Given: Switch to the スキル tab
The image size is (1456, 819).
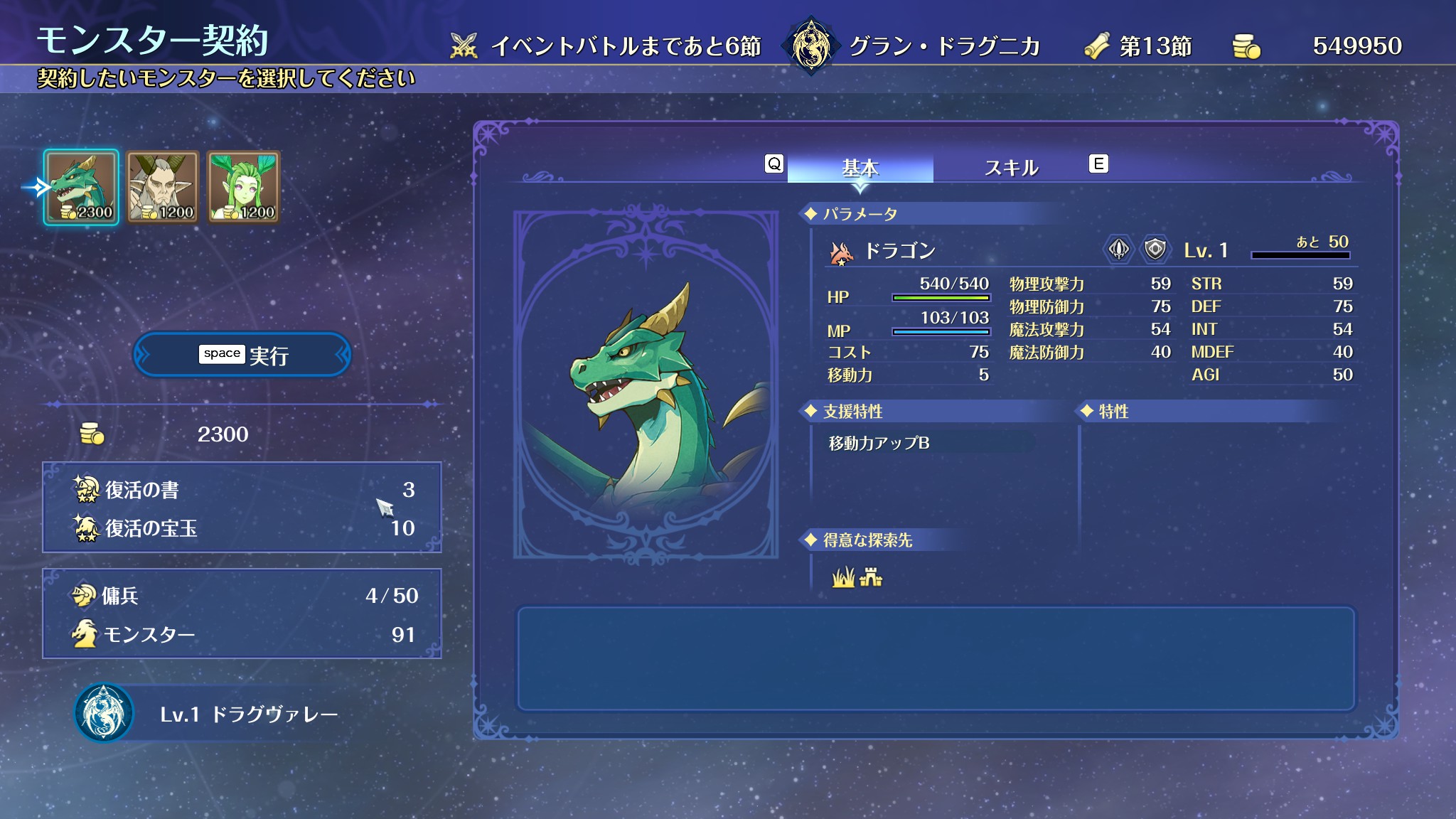Looking at the screenshot, I should coord(1011,168).
